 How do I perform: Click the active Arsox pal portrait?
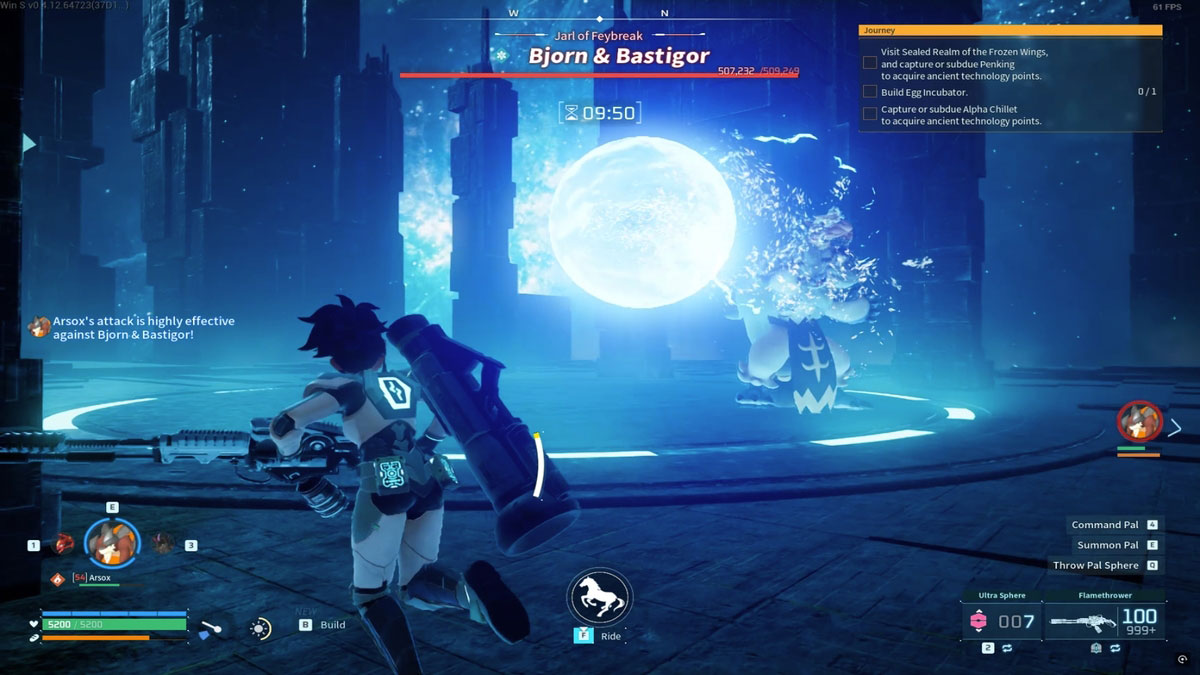pos(112,543)
